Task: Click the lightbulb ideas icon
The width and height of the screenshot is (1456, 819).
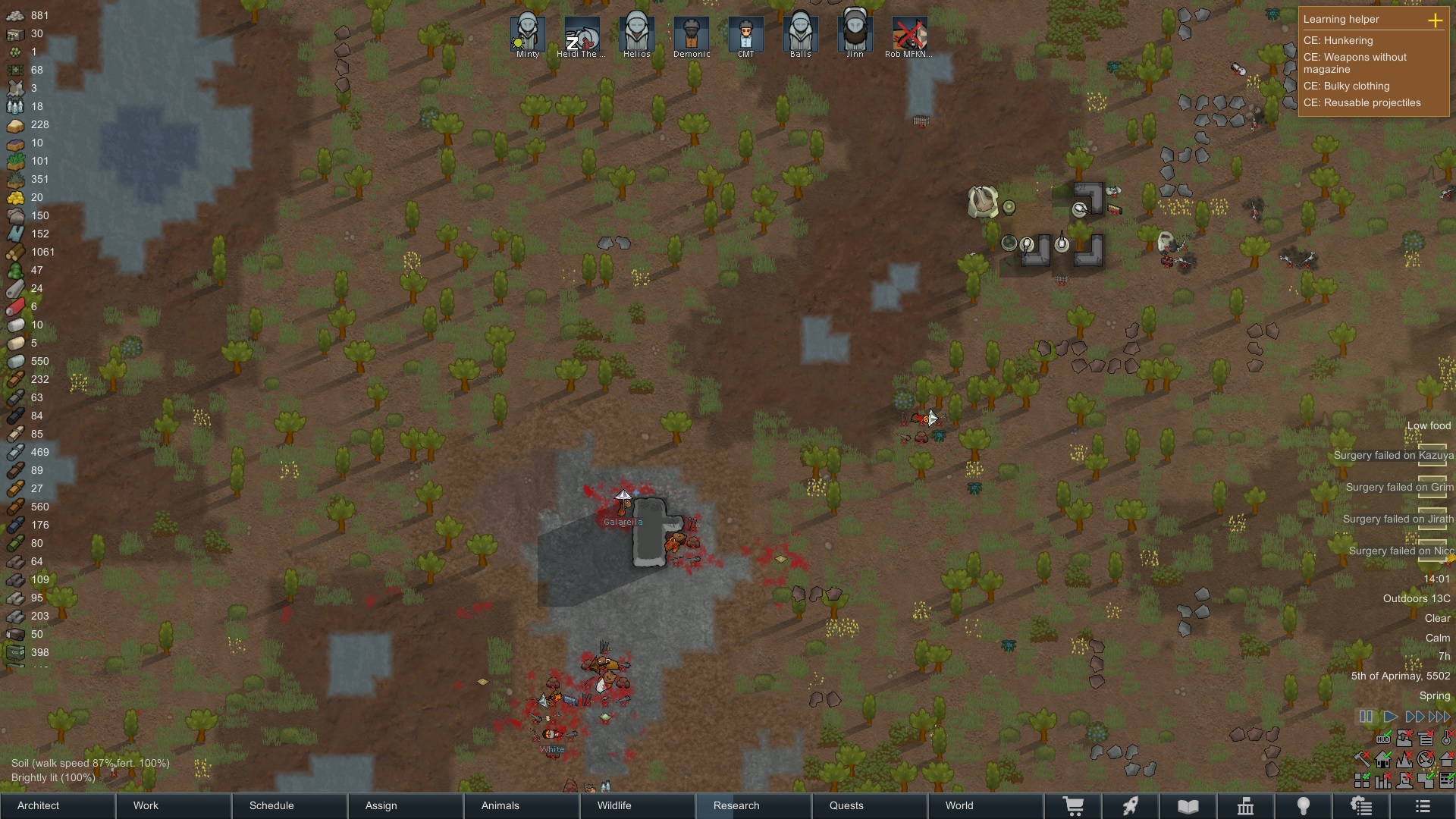Action: tap(1303, 806)
